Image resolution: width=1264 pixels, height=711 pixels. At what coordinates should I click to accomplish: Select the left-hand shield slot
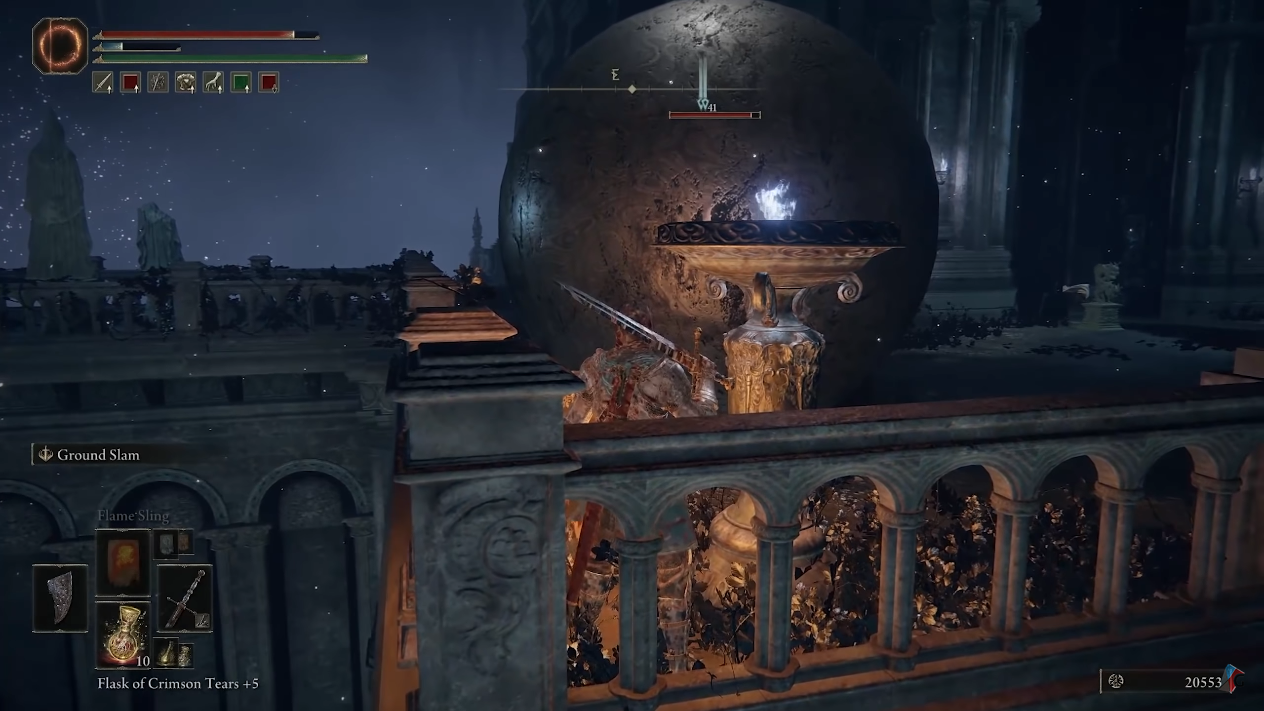pos(60,597)
